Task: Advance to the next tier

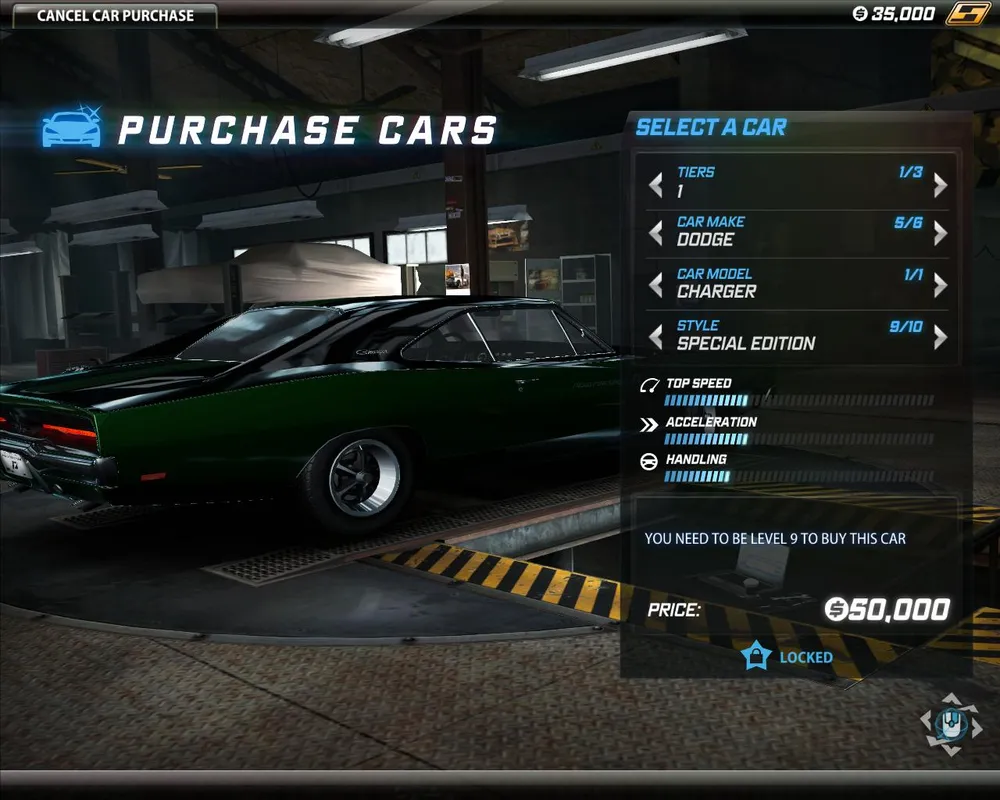Action: click(x=940, y=183)
